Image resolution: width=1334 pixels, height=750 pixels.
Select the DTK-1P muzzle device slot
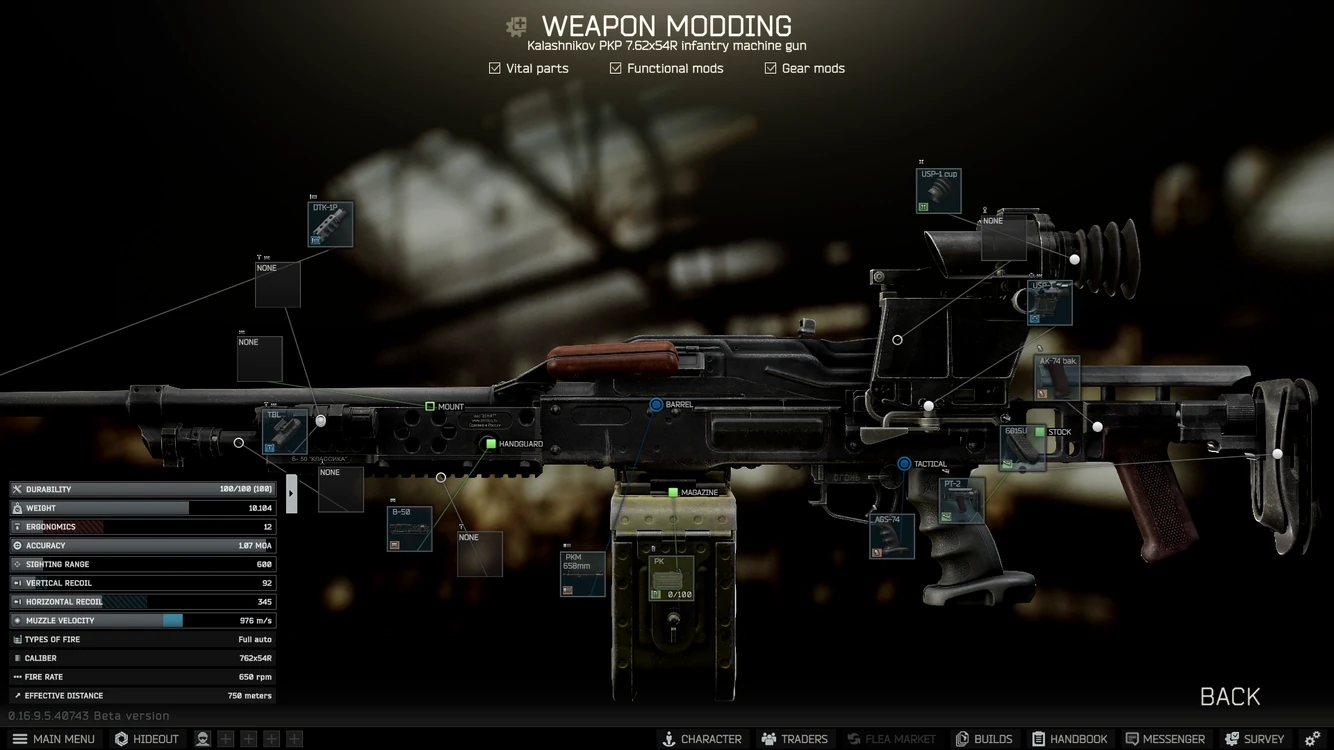pos(330,224)
